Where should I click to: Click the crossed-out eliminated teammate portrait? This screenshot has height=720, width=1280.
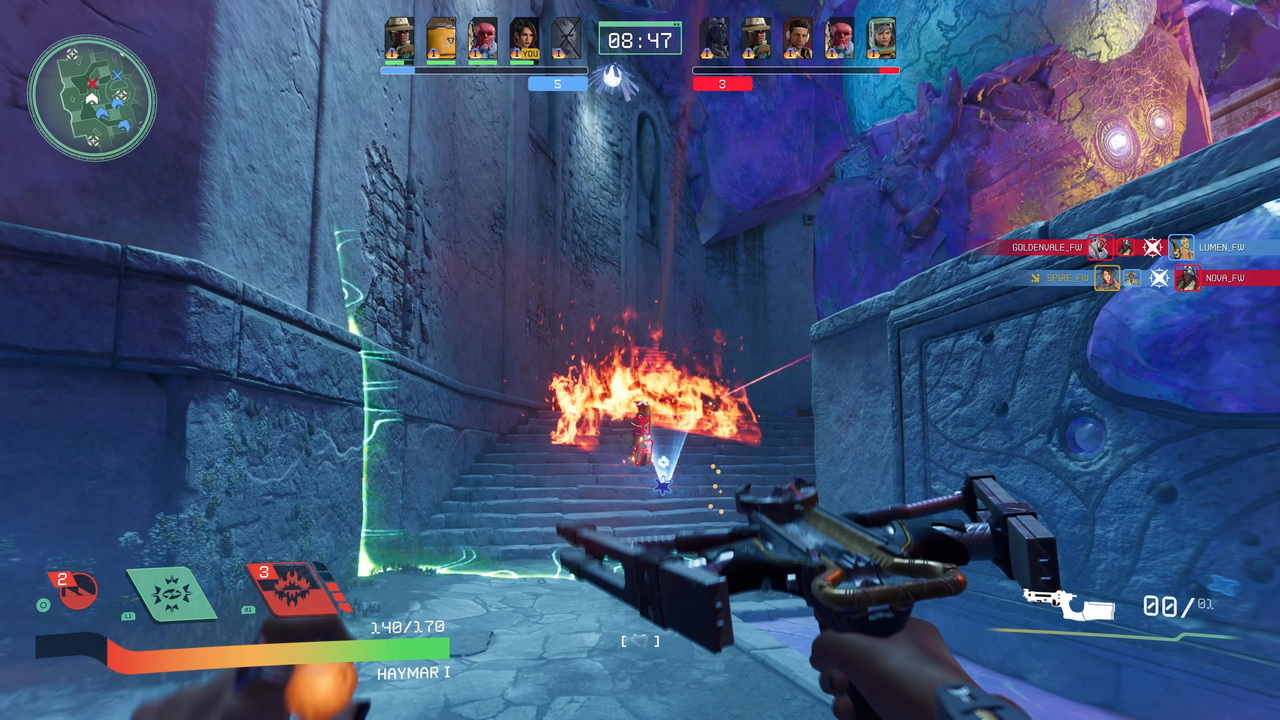tap(566, 39)
